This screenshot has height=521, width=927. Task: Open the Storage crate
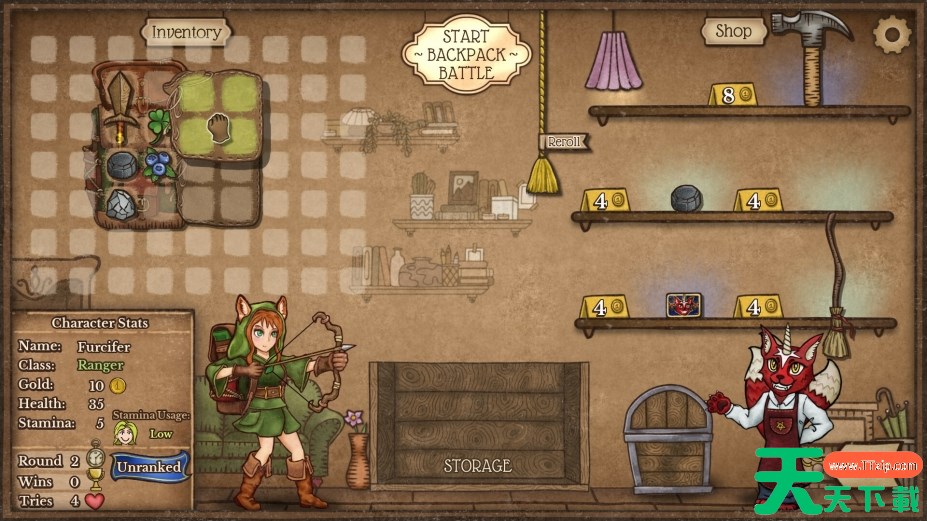tap(477, 422)
